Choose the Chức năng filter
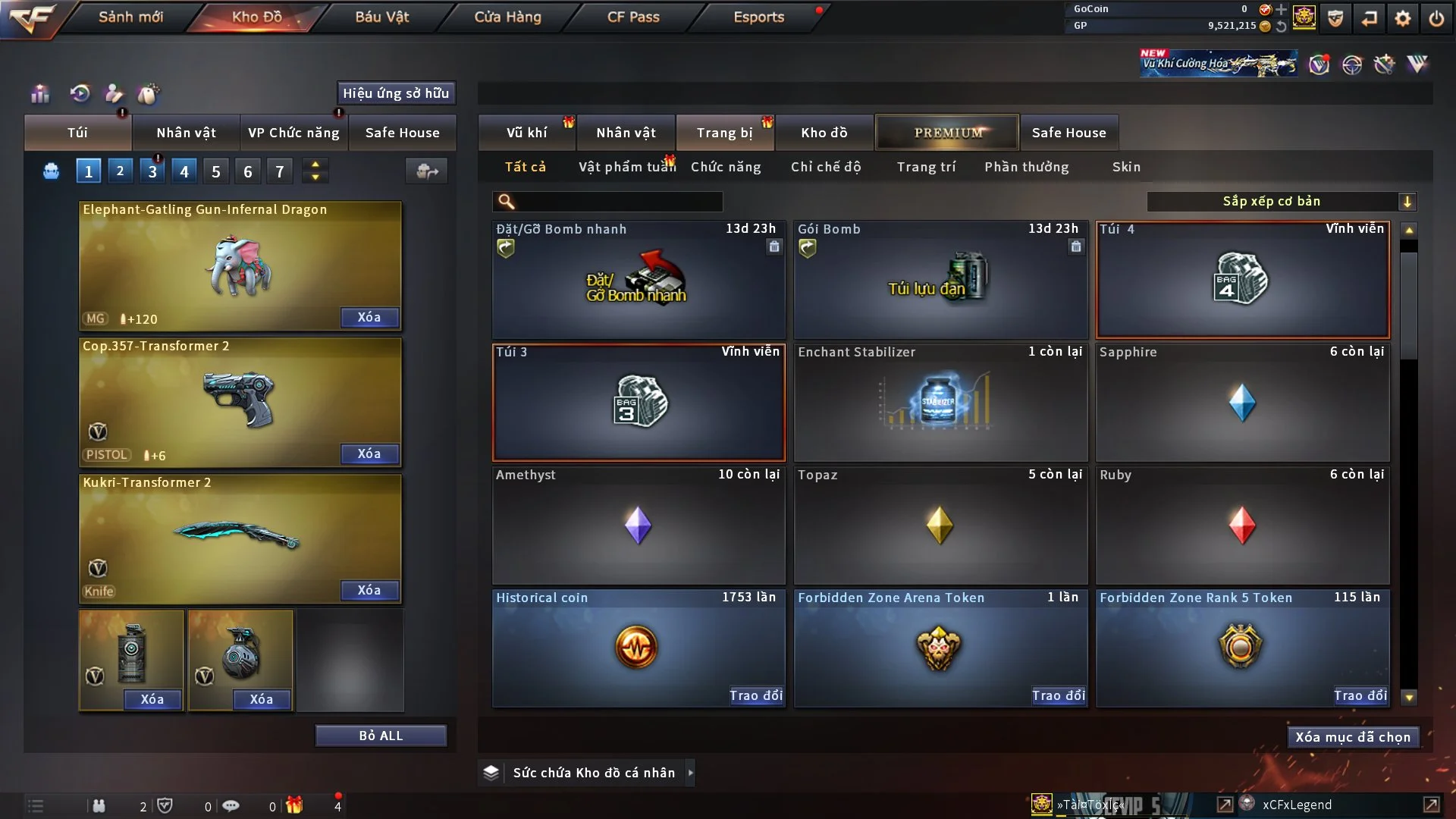 (x=725, y=167)
